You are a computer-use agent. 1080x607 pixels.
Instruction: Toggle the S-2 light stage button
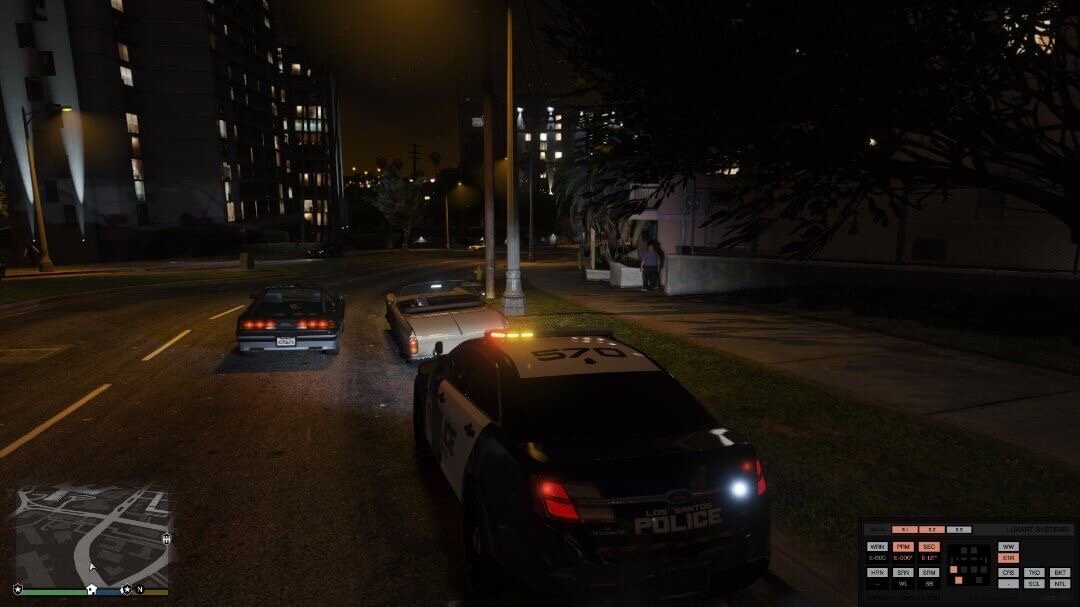click(932, 529)
